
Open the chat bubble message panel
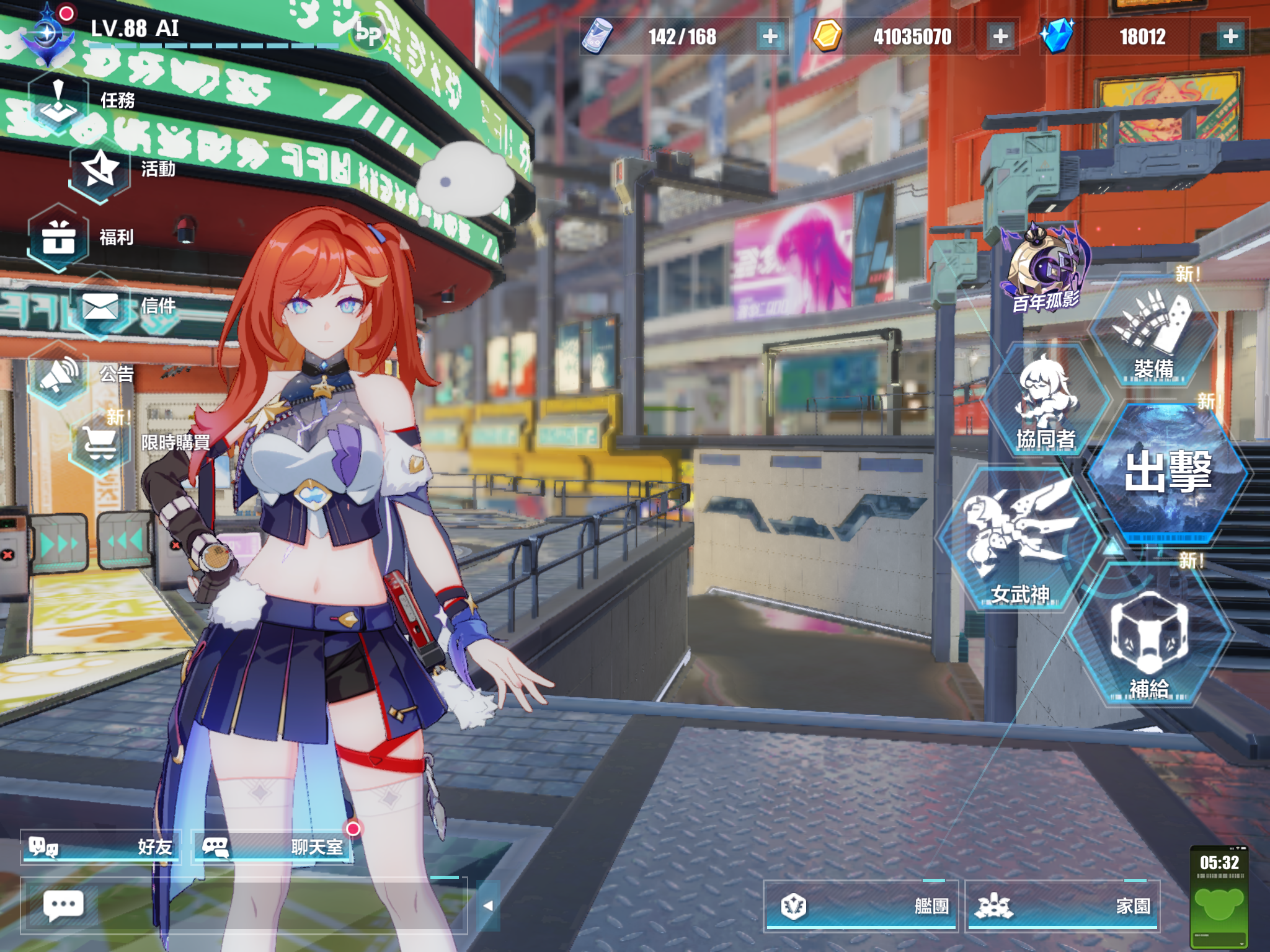pyautogui.click(x=64, y=904)
